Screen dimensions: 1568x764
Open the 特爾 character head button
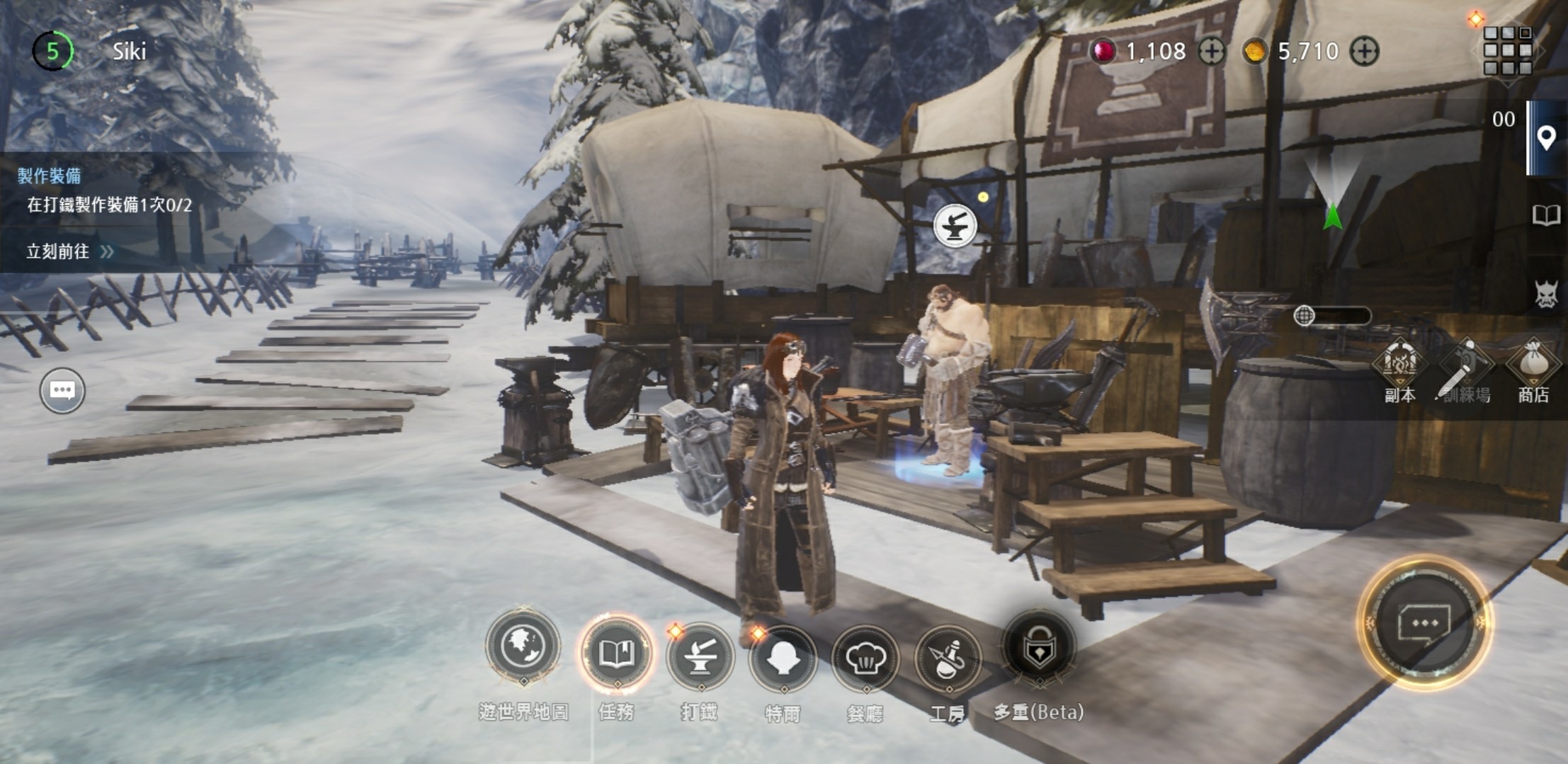click(x=783, y=659)
